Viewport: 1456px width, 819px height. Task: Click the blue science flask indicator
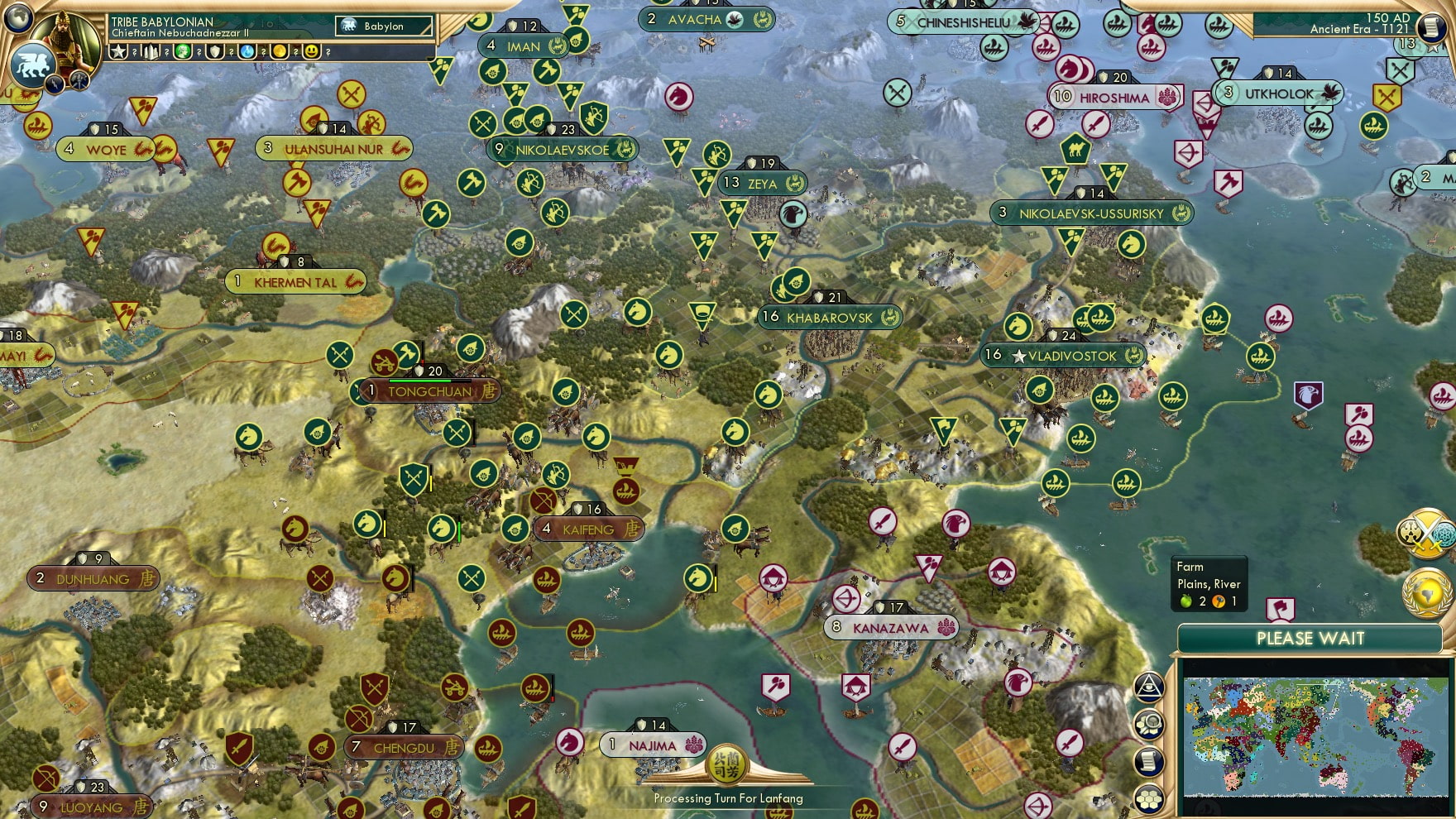pyautogui.click(x=249, y=52)
